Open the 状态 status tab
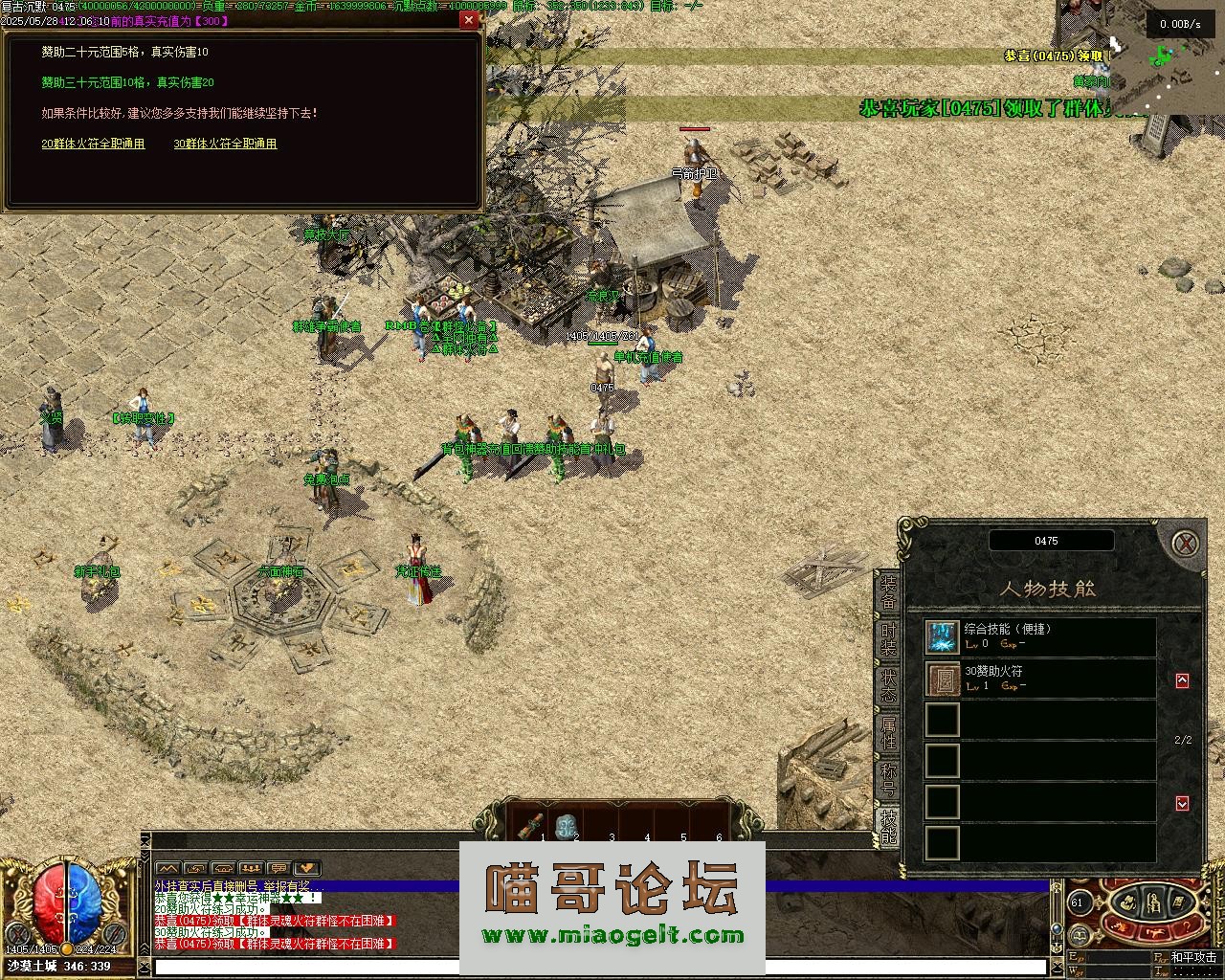This screenshot has height=980, width=1225. click(x=889, y=684)
